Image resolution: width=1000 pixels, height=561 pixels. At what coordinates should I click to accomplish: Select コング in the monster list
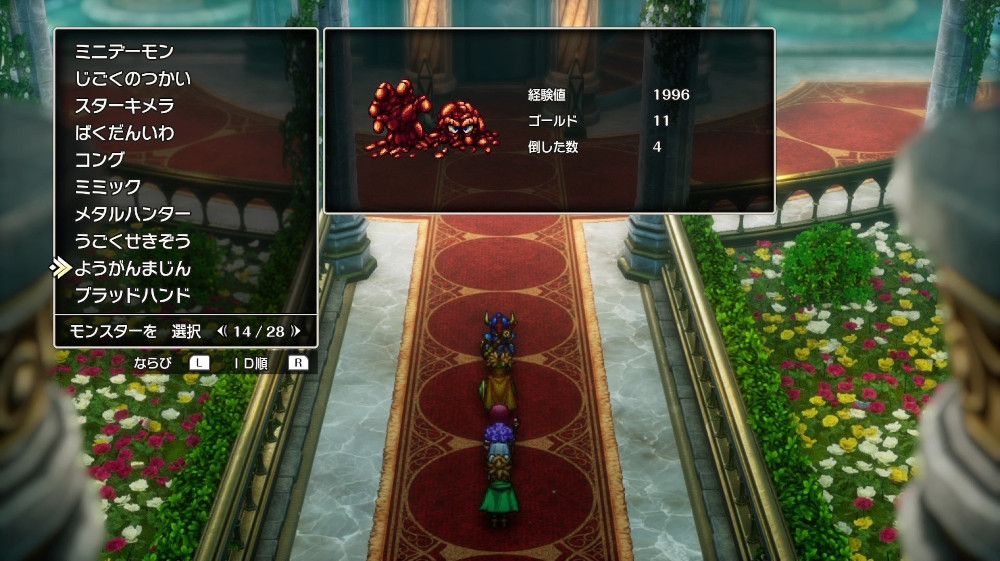pyautogui.click(x=100, y=160)
